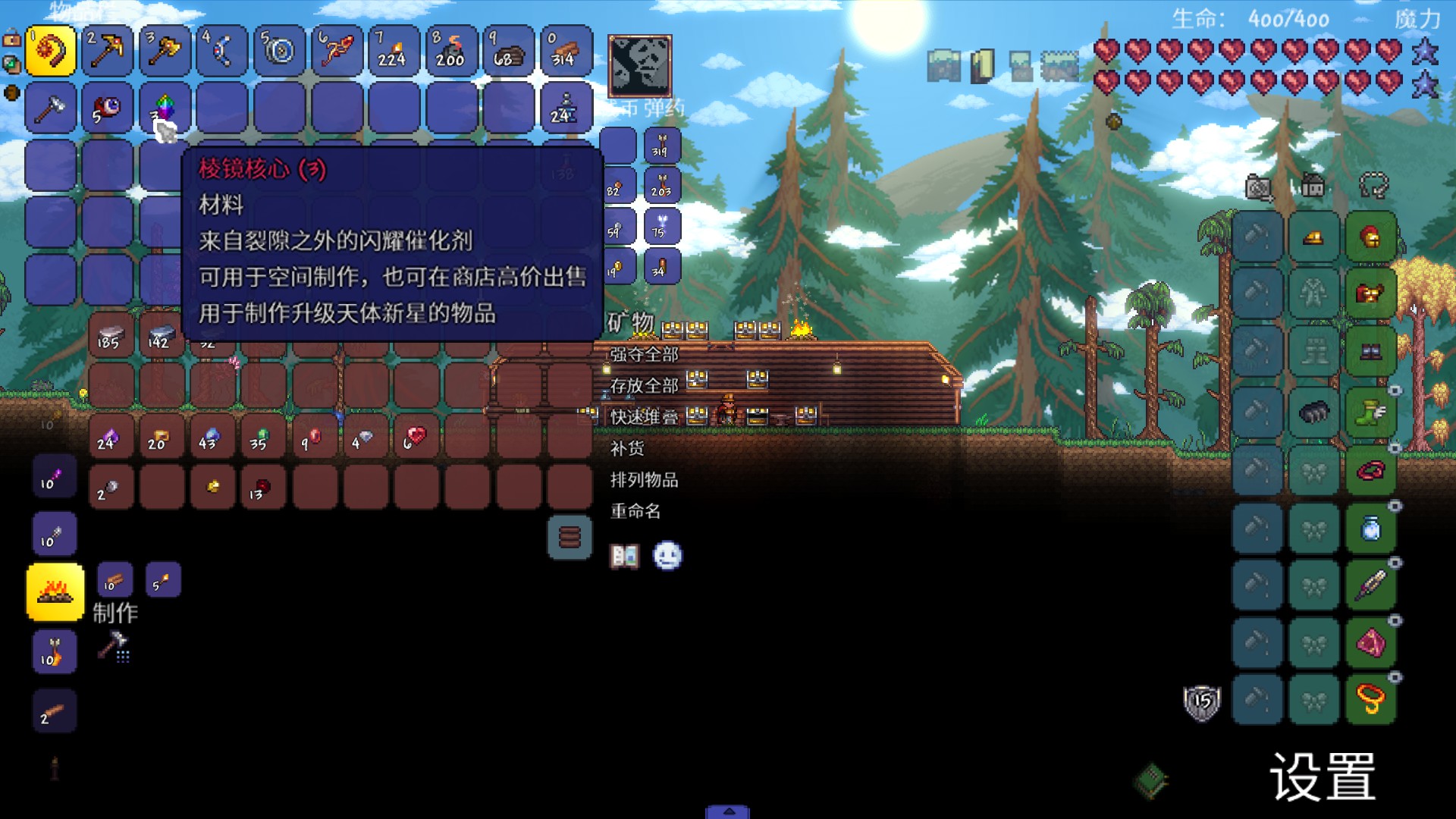Open the bestiary book icon
This screenshot has height=819, width=1456.
pyautogui.click(x=624, y=557)
